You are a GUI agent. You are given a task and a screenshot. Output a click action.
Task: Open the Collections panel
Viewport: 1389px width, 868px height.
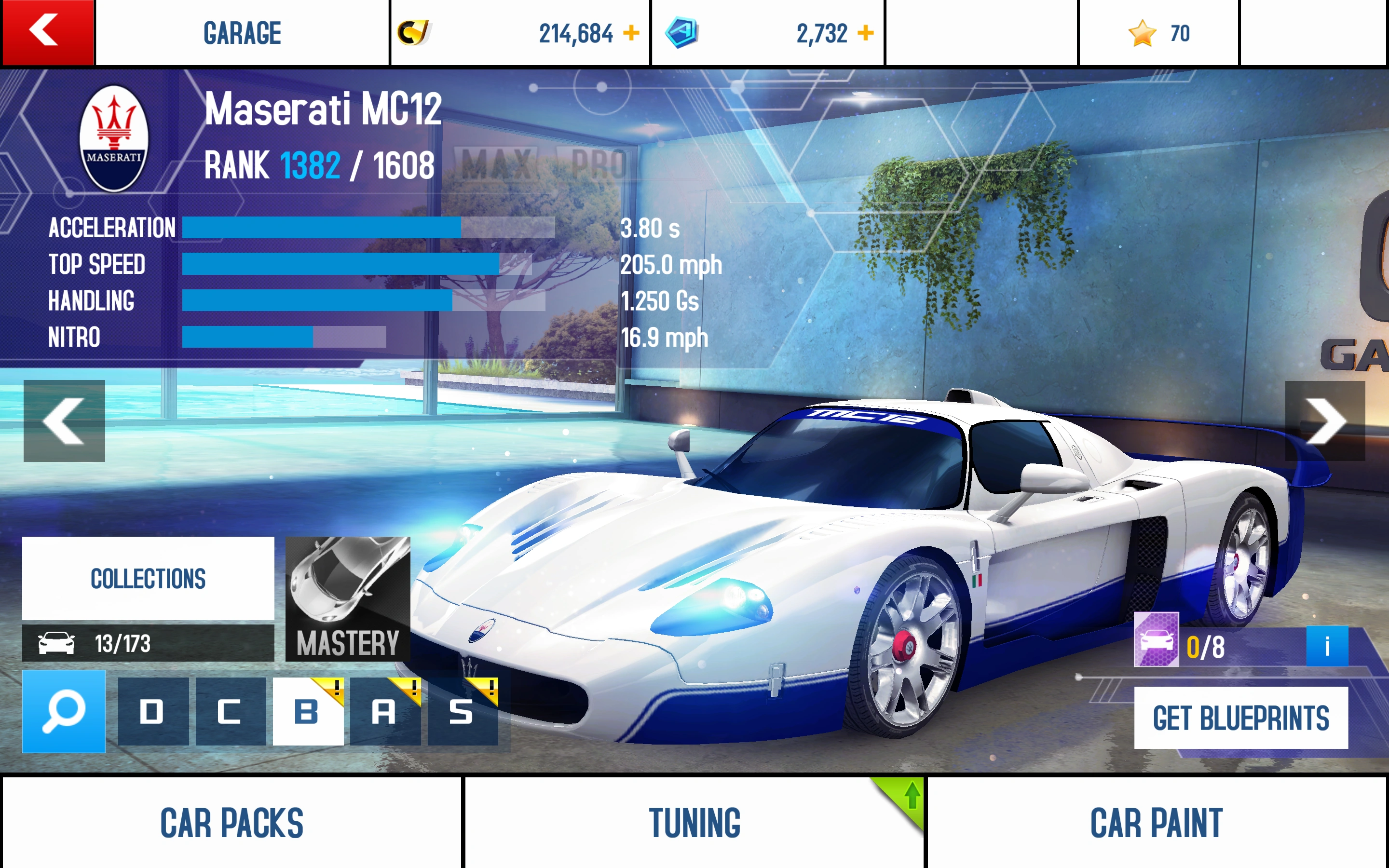coord(148,579)
